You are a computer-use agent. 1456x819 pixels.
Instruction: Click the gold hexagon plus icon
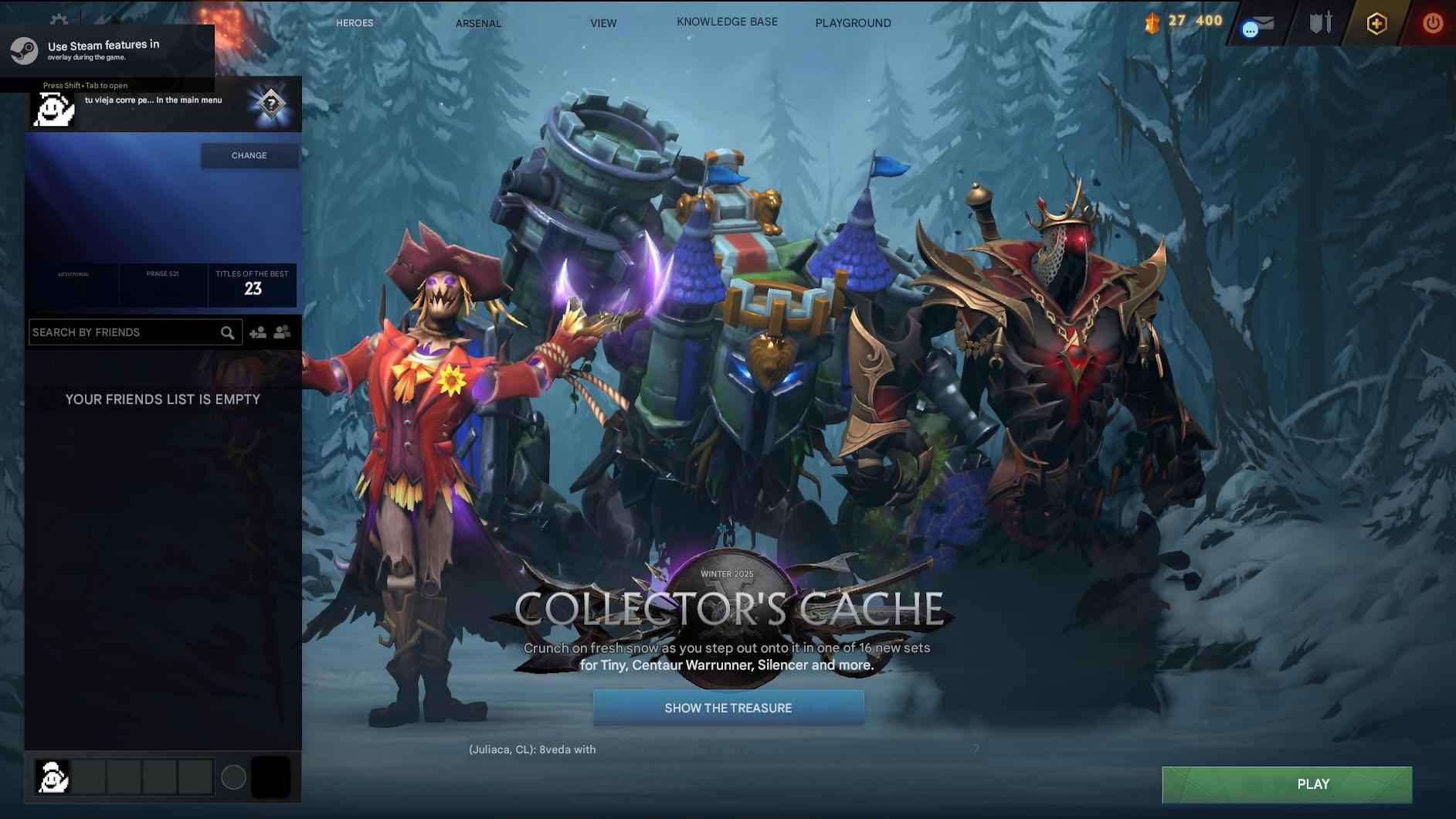1377,24
